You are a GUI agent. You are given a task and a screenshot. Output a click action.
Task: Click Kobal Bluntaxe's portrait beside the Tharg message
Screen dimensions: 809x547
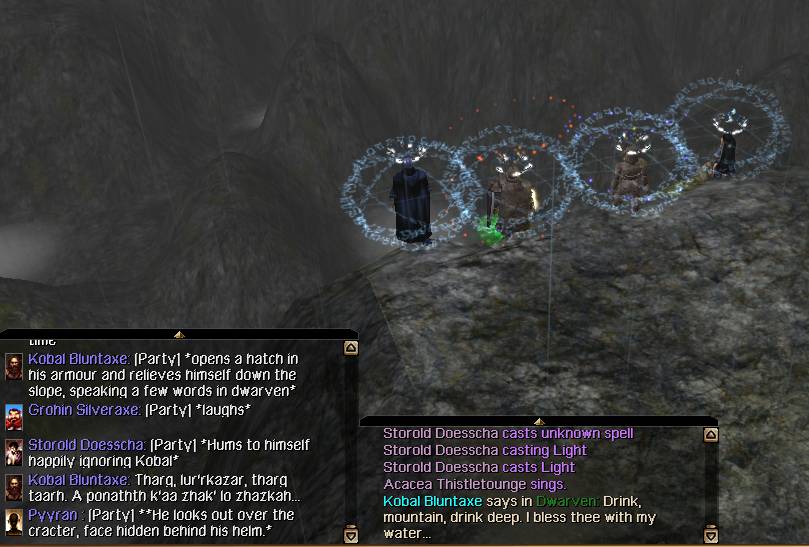(x=14, y=486)
